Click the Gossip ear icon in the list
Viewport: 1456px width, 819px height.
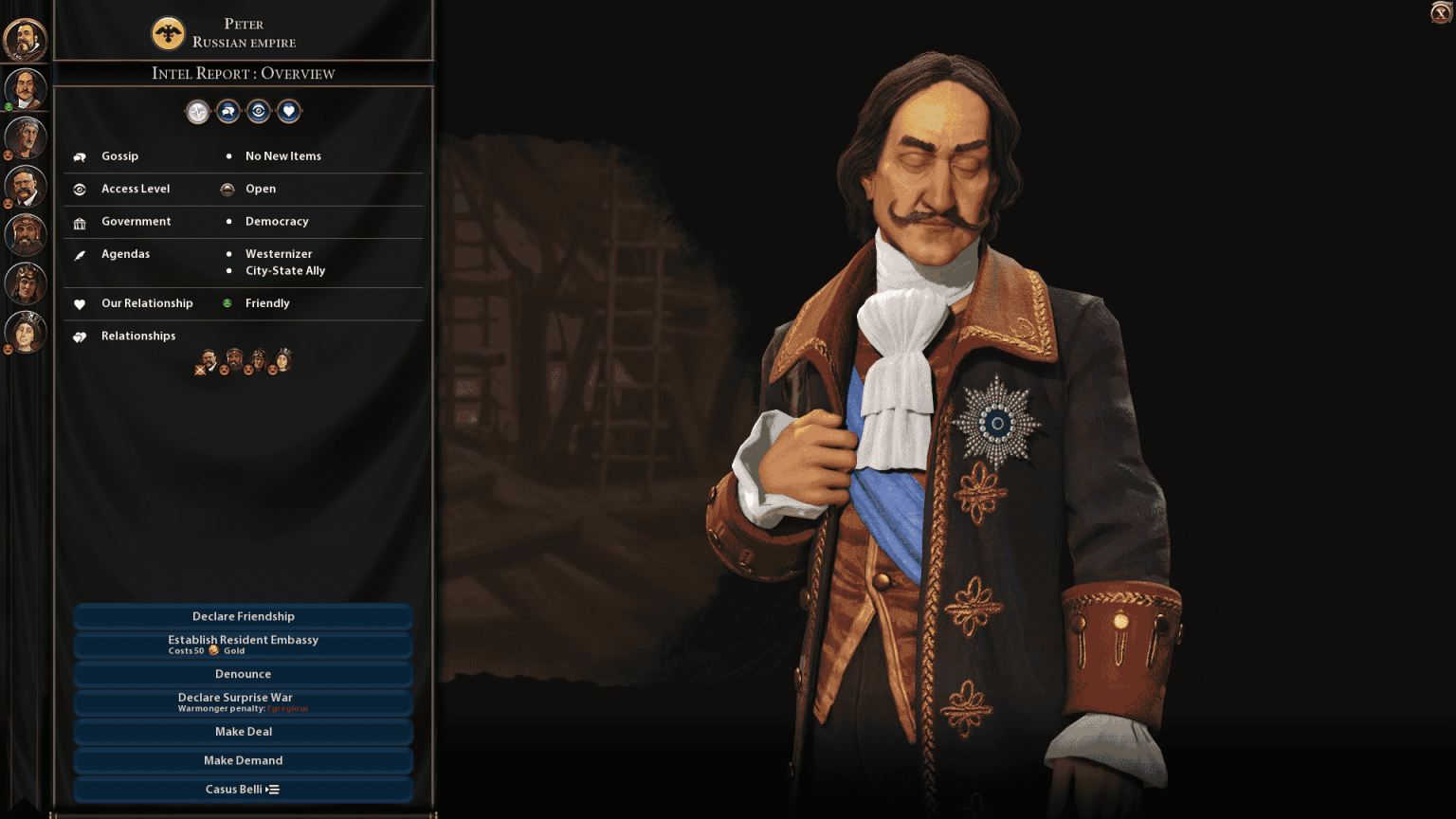pyautogui.click(x=80, y=155)
